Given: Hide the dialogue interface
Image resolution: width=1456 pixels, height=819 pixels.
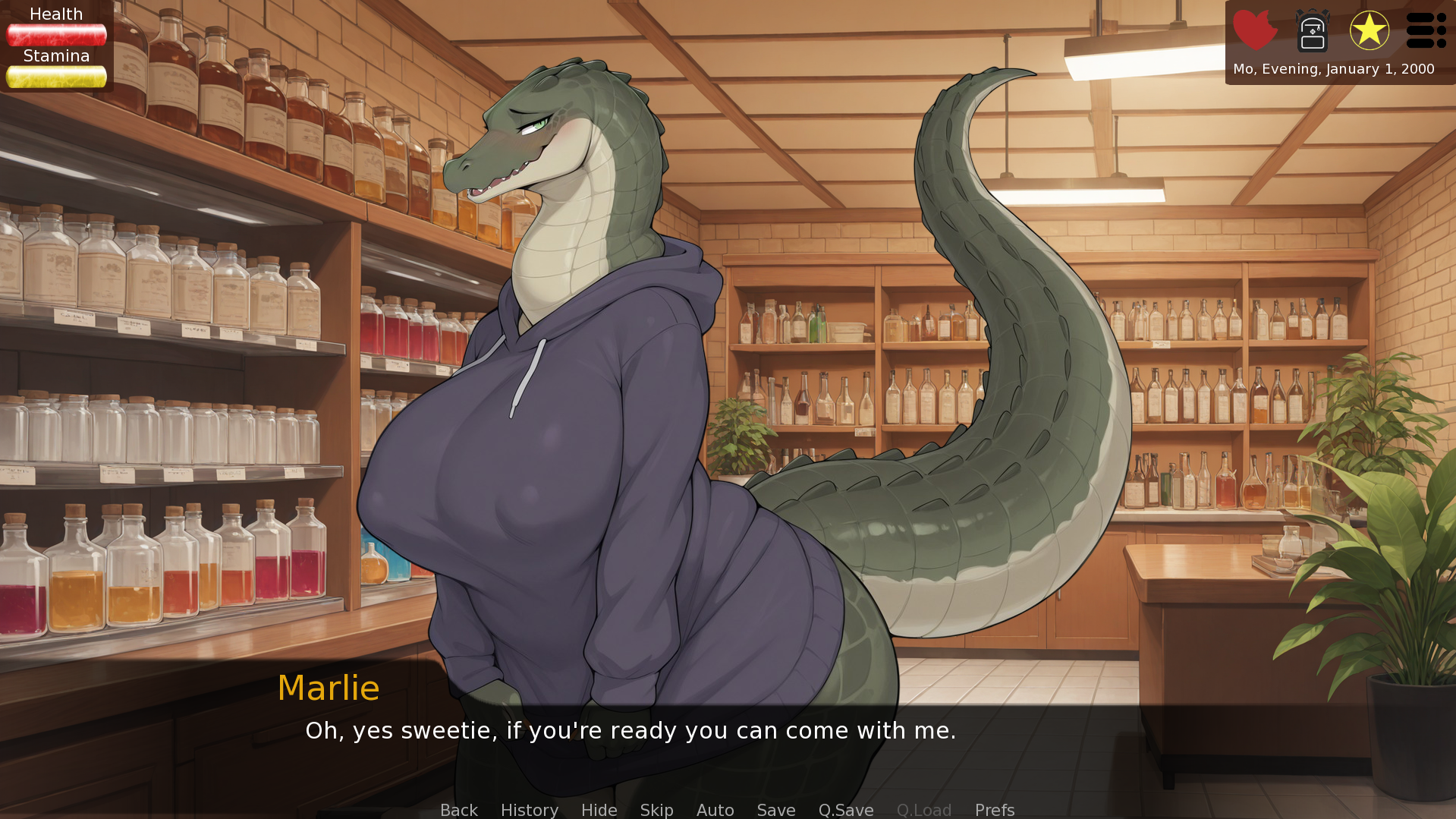Looking at the screenshot, I should click(599, 809).
